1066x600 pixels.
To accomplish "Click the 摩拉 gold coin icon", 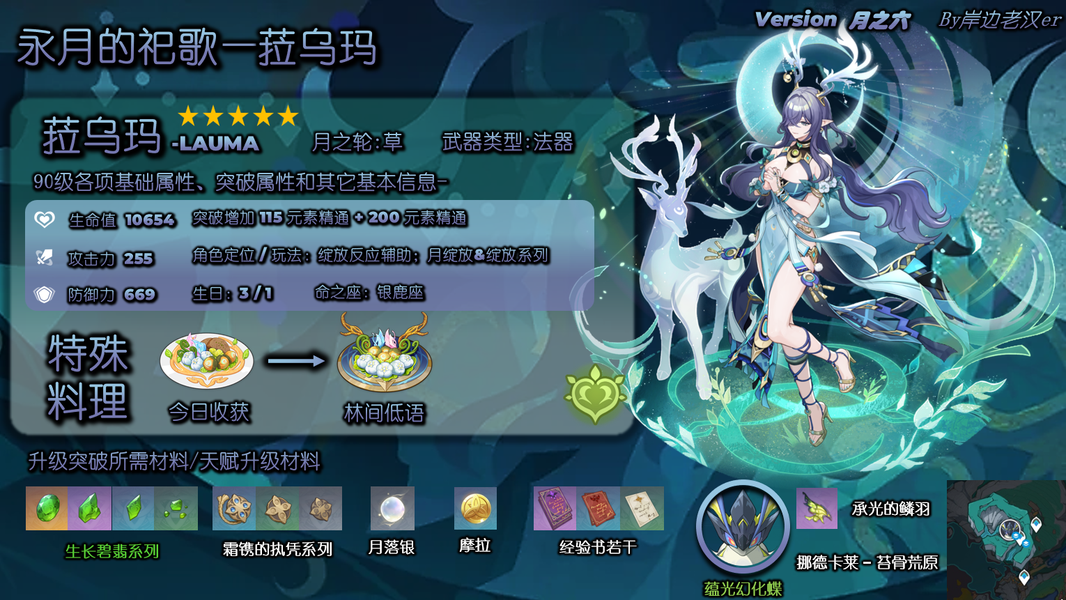I will click(x=475, y=509).
